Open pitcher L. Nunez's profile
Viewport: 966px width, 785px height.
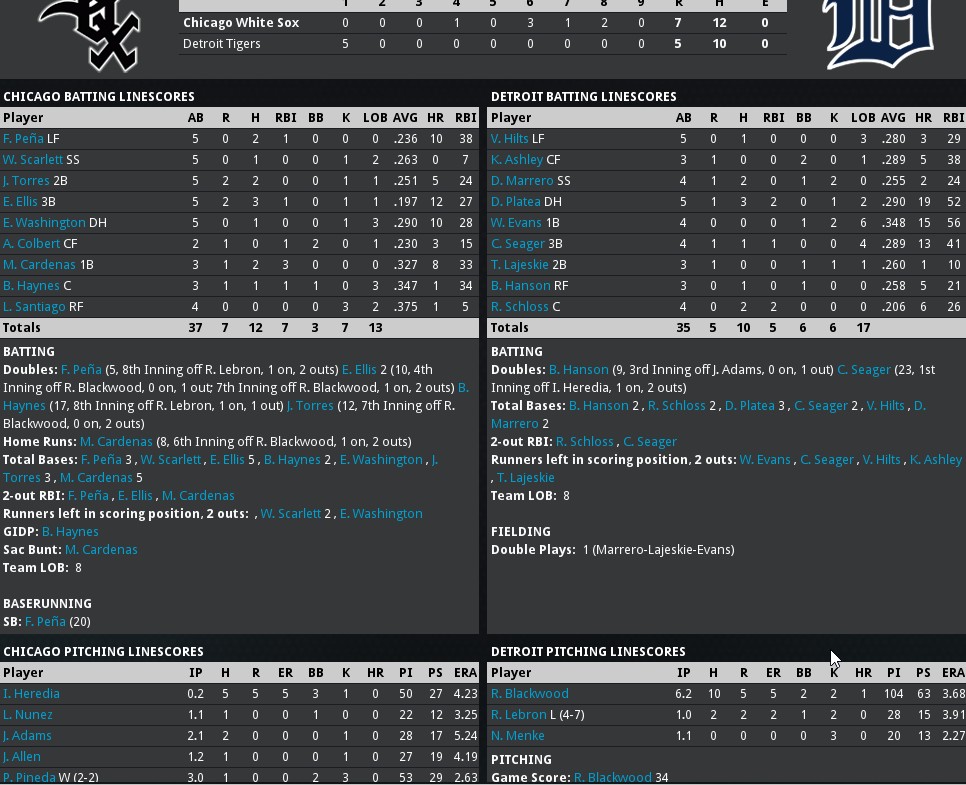pos(28,714)
